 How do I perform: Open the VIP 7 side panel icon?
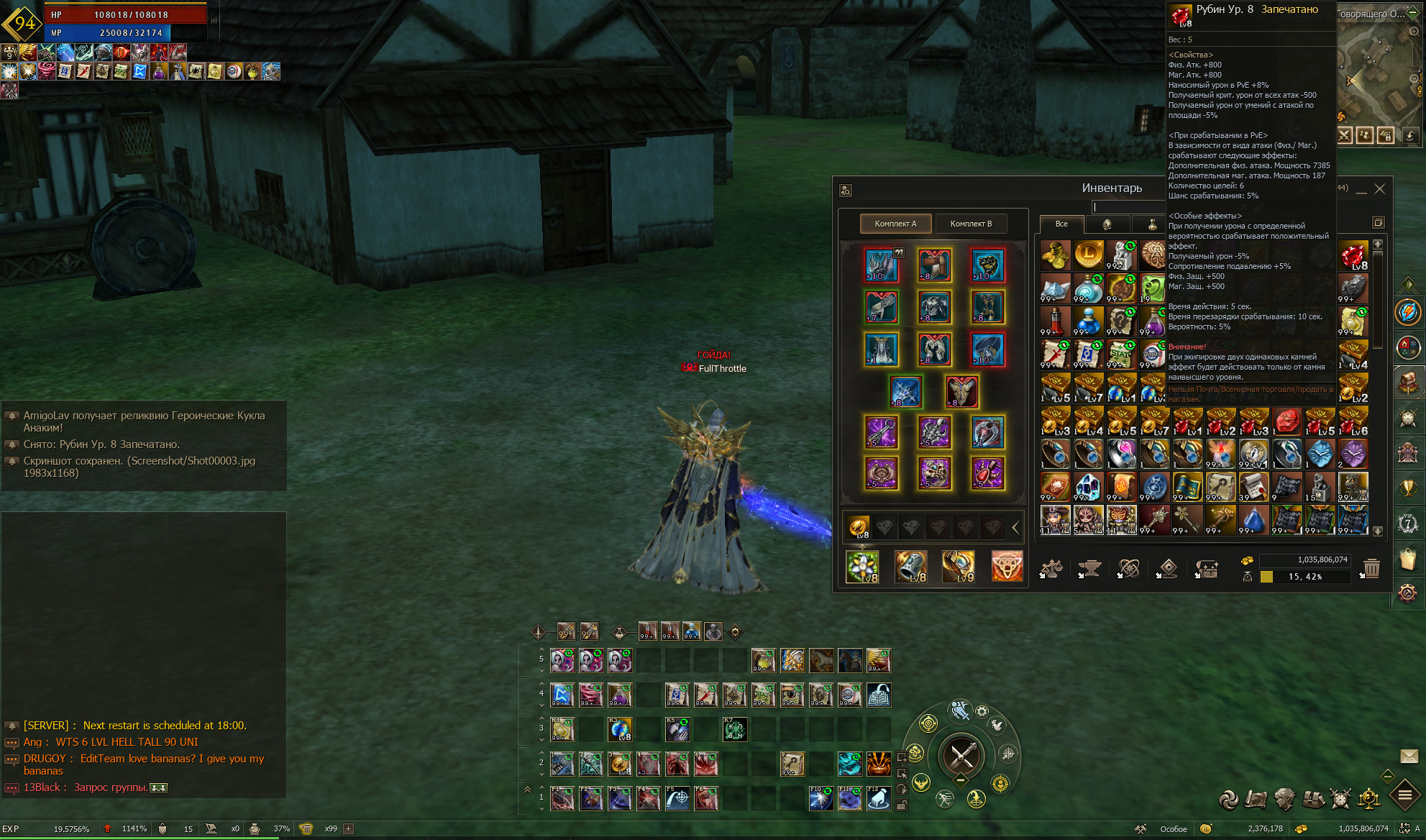click(1407, 524)
